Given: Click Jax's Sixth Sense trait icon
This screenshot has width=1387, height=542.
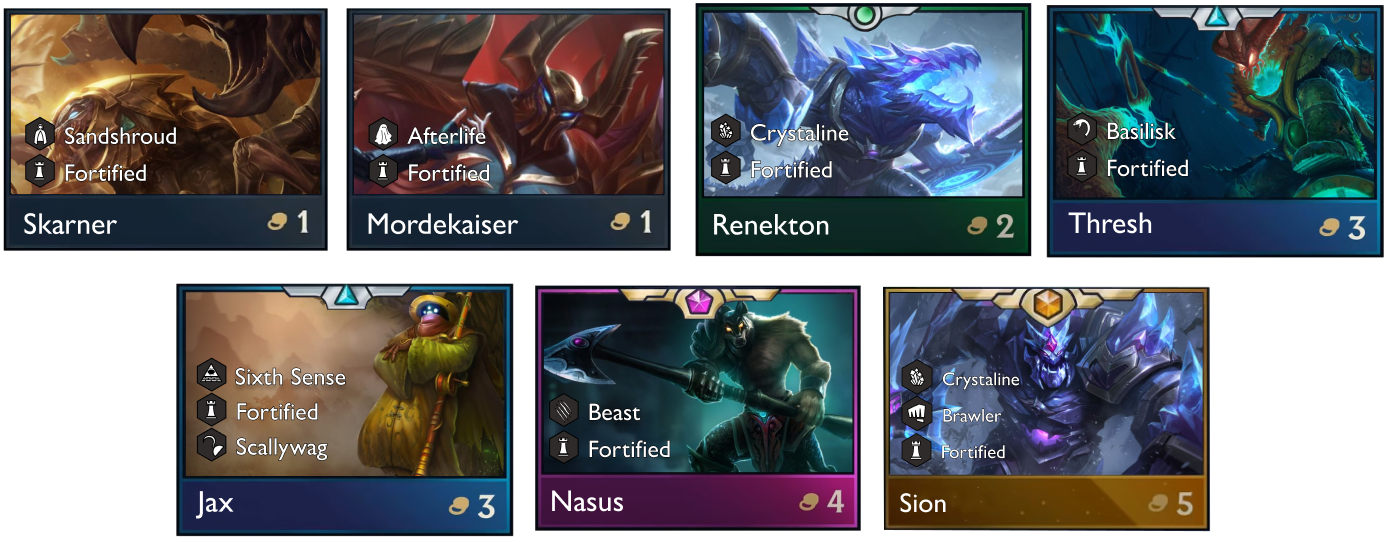Looking at the screenshot, I should (x=211, y=376).
